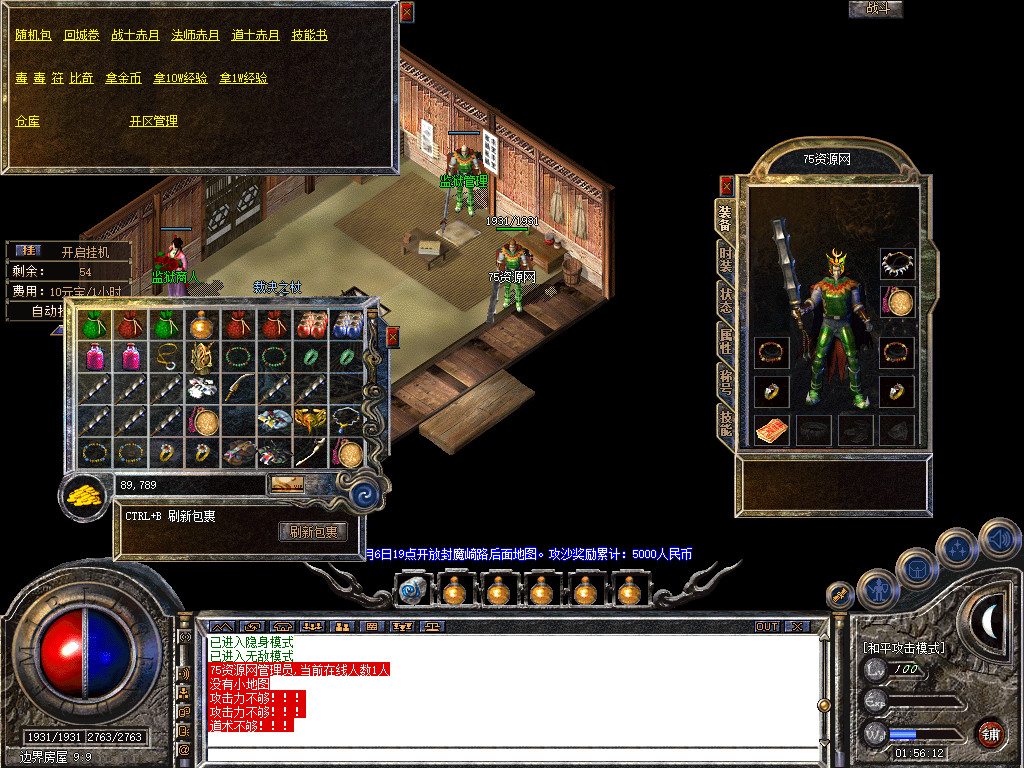Click the equipped necklace slot
The image size is (1024, 768).
[897, 264]
